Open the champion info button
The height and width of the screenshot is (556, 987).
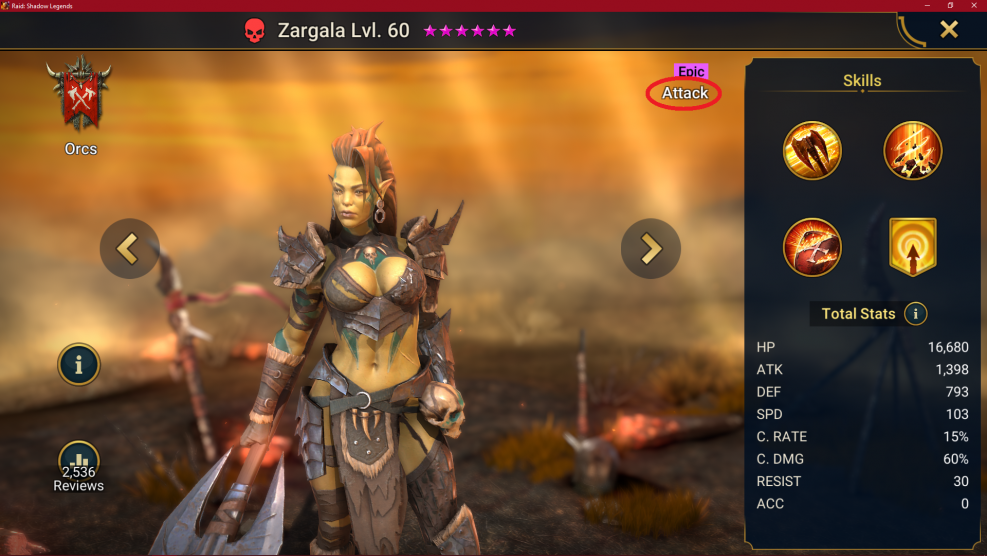tap(79, 365)
